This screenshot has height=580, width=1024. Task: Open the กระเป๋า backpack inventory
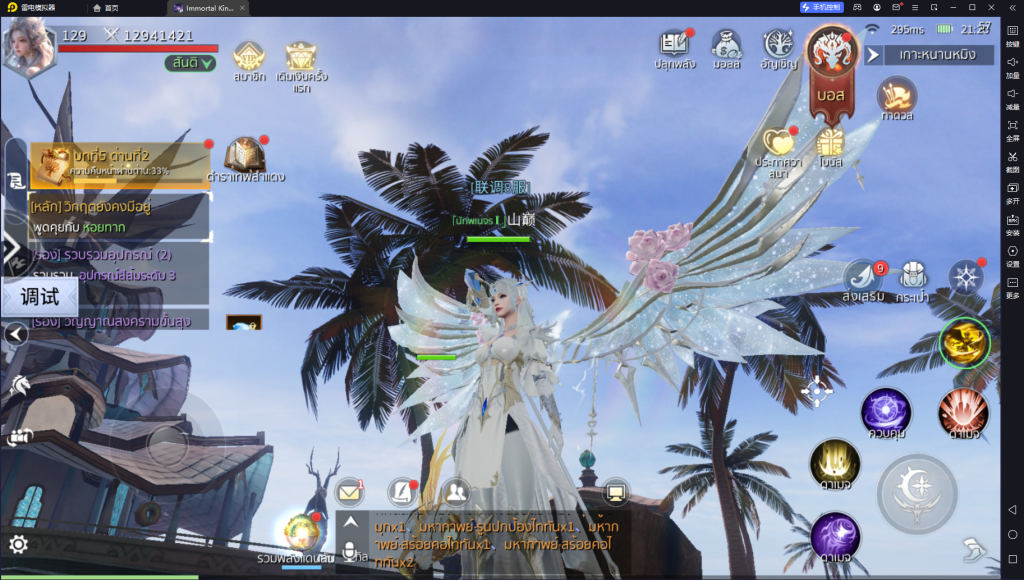[911, 277]
